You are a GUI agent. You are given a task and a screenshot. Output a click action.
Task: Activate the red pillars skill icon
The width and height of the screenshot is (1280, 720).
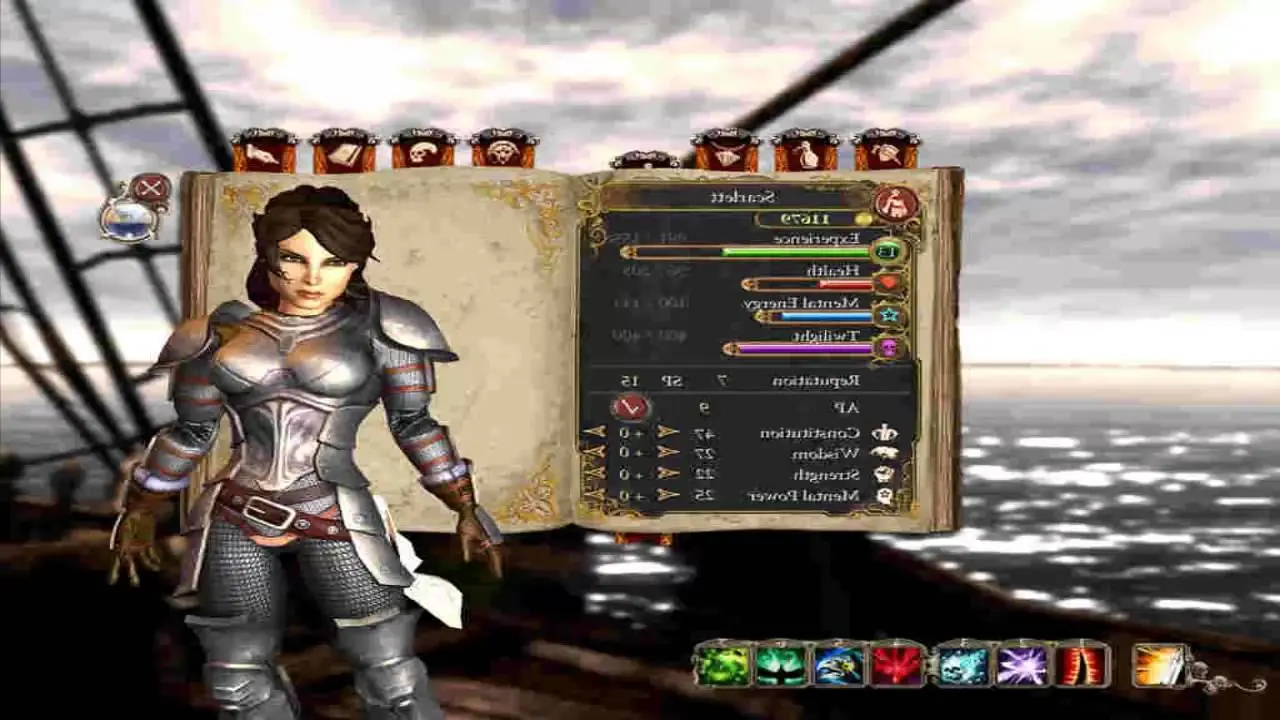pos(1082,665)
